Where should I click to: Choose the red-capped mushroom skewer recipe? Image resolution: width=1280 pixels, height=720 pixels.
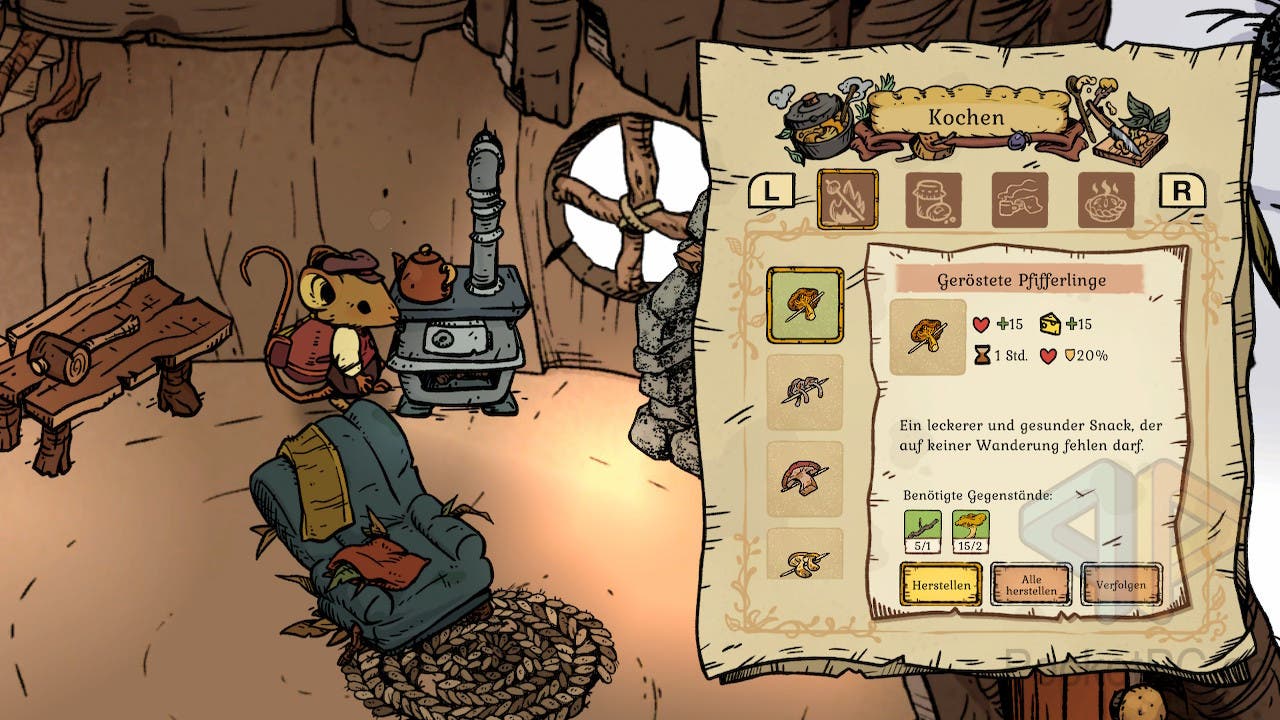coord(805,478)
